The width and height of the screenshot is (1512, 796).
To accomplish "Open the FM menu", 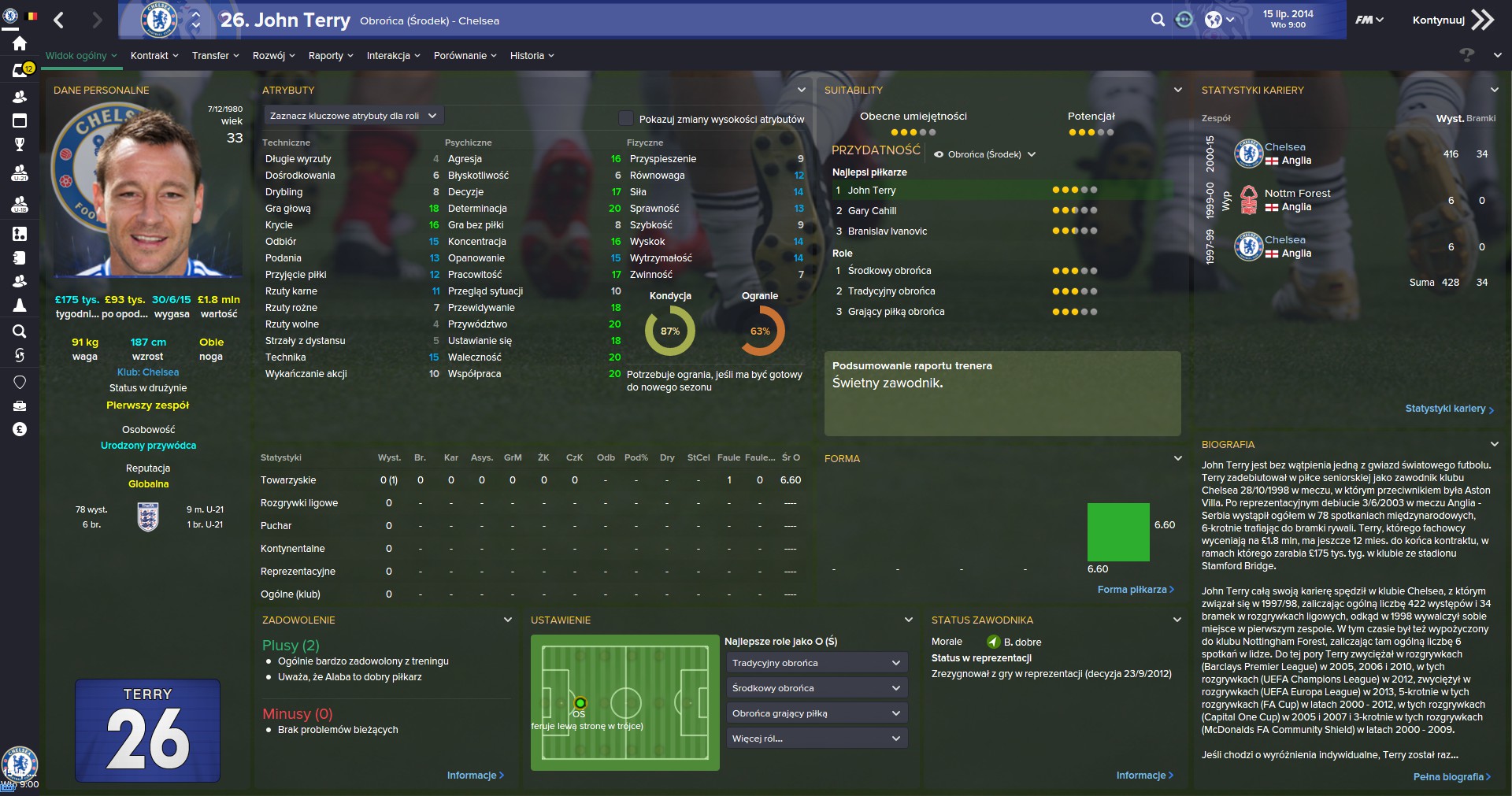I will [1369, 20].
